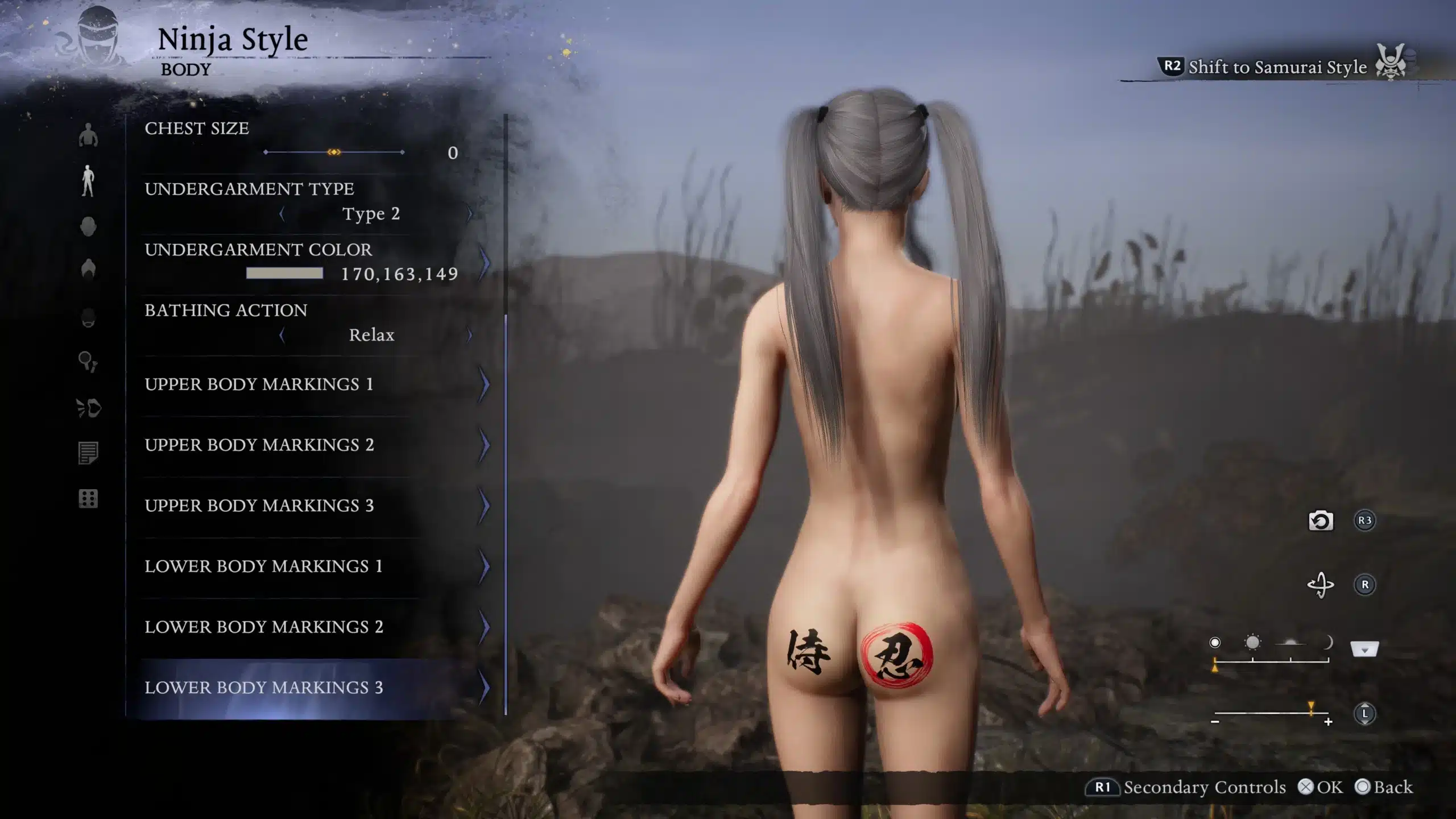Switch to the muscular torso category tab
This screenshot has height=819, width=1456.
(x=88, y=136)
